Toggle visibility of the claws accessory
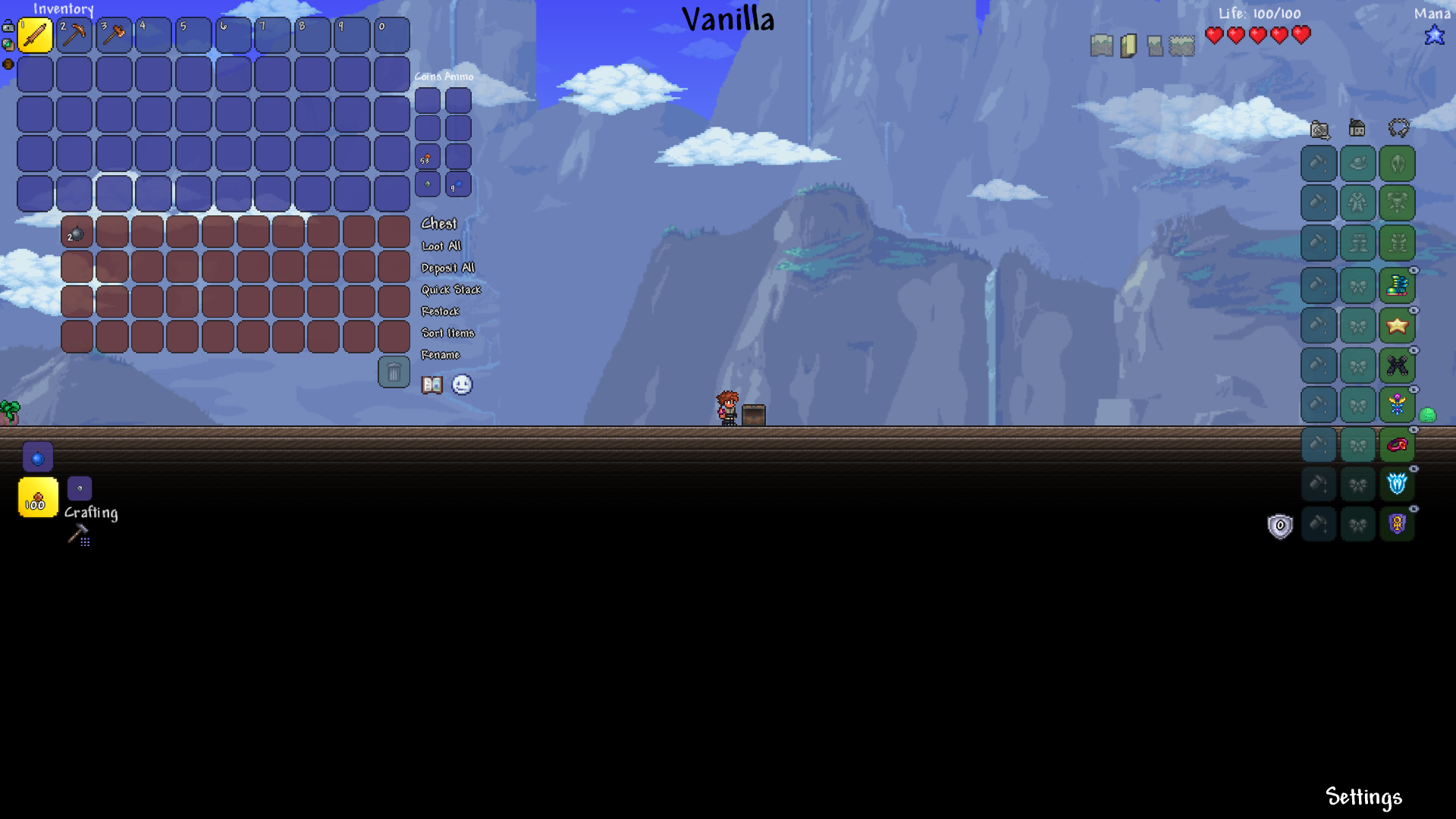Image resolution: width=1456 pixels, height=819 pixels. [x=1415, y=350]
